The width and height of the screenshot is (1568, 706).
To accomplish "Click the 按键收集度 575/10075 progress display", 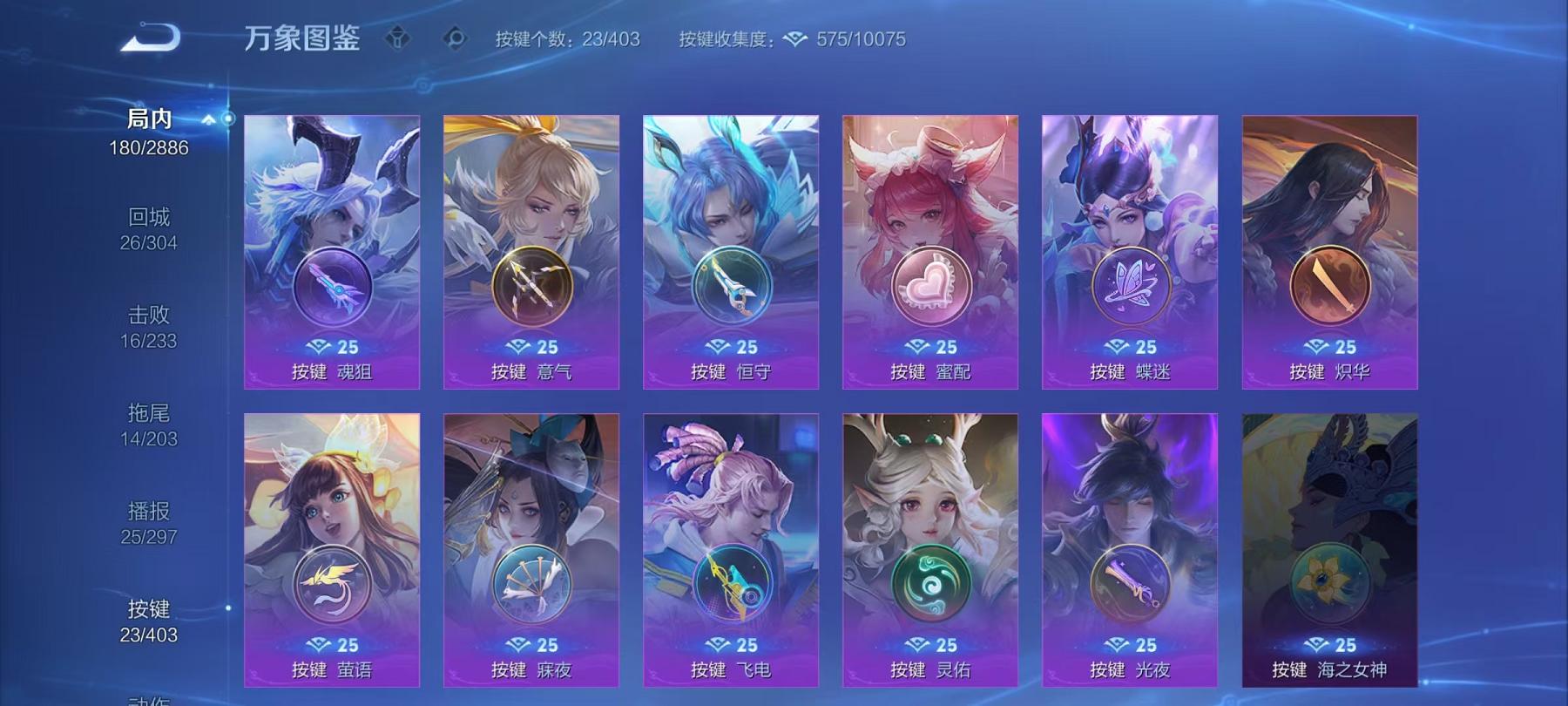I will [793, 38].
